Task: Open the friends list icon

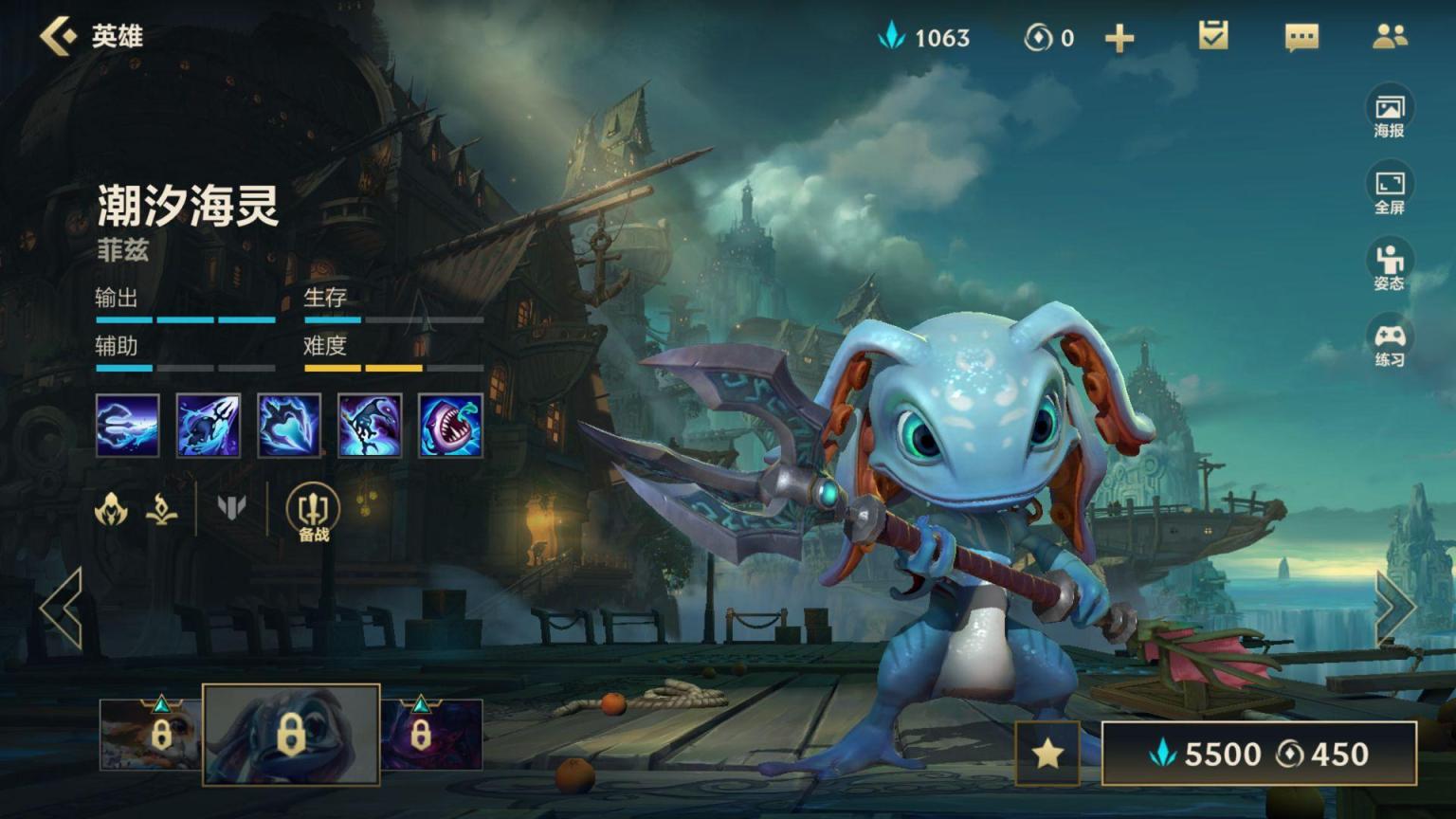Action: (1390, 37)
